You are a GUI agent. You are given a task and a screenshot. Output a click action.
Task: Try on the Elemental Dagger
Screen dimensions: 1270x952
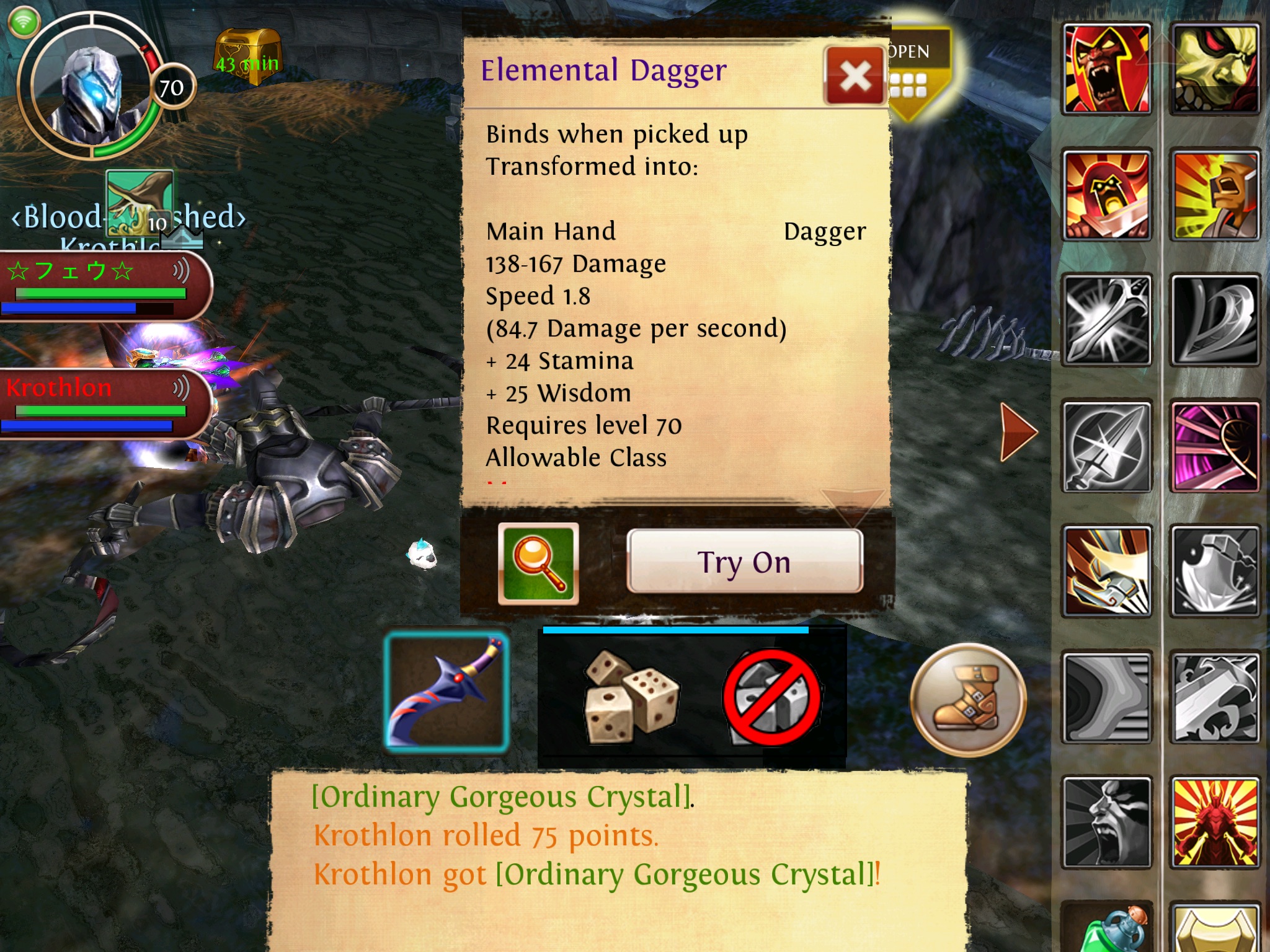point(744,562)
